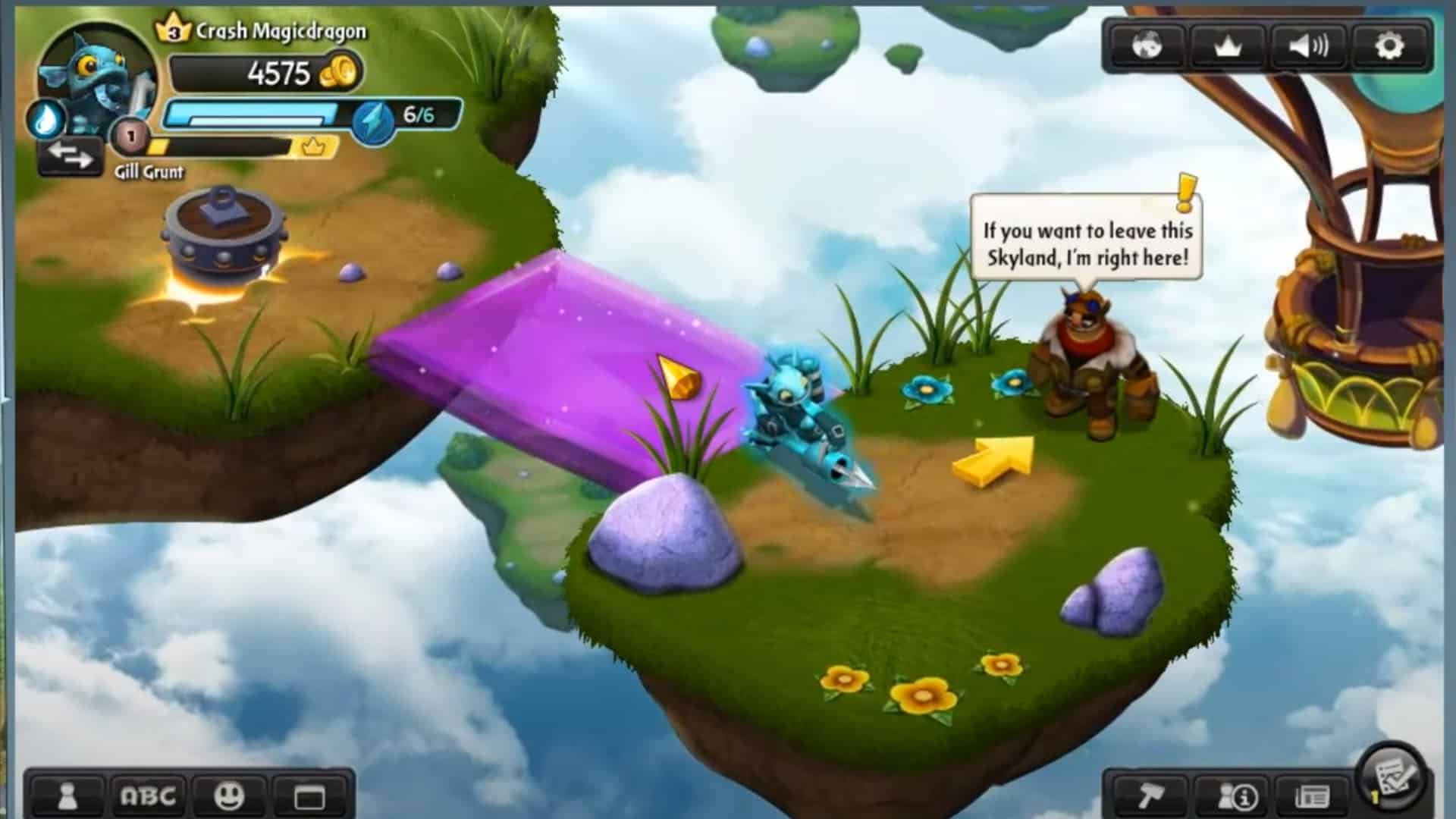Image resolution: width=1456 pixels, height=819 pixels.
Task: Click the balloonist's speech bubble
Action: pos(1087,245)
